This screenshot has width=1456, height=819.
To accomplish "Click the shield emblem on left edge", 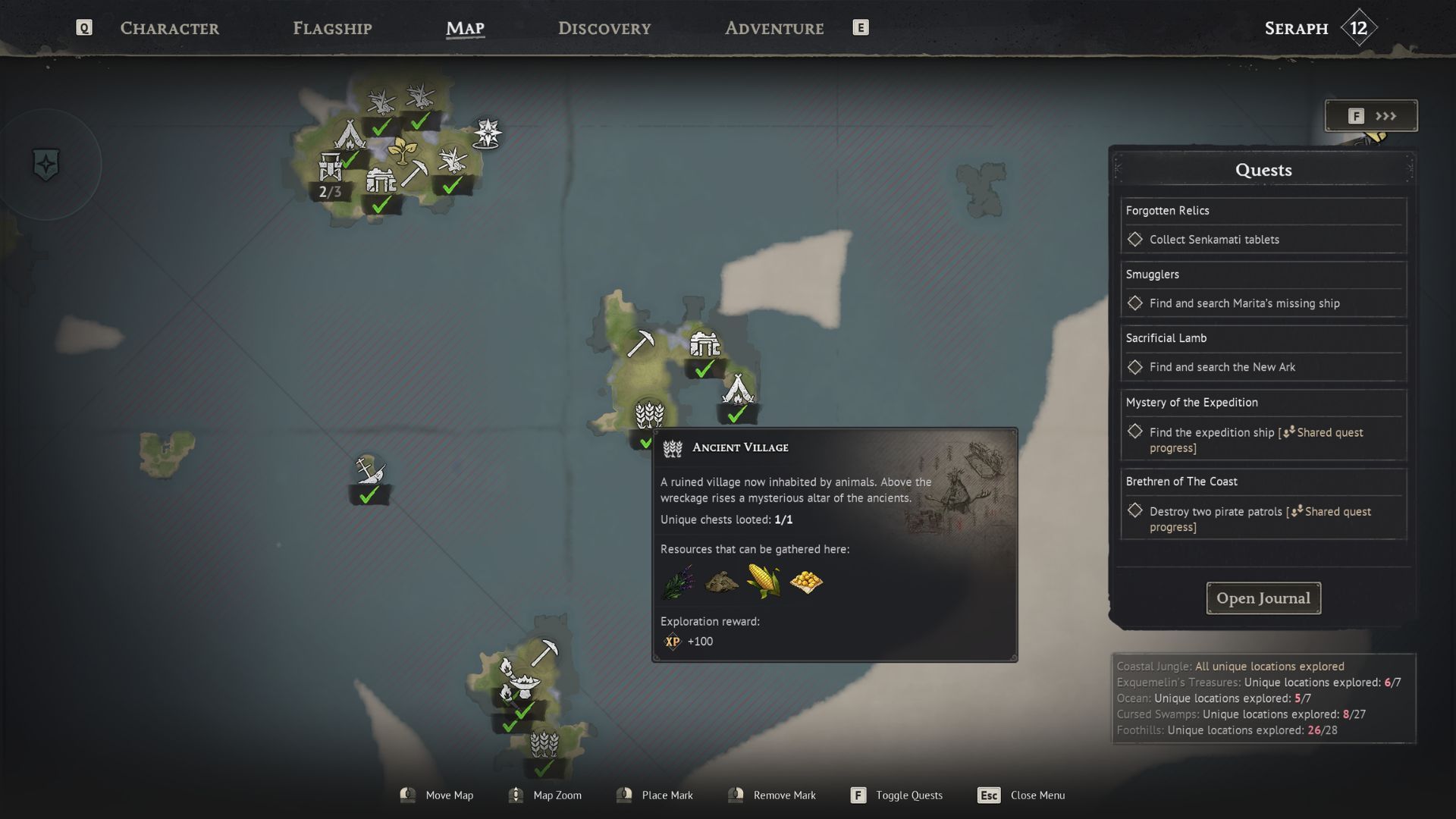I will pyautogui.click(x=46, y=165).
